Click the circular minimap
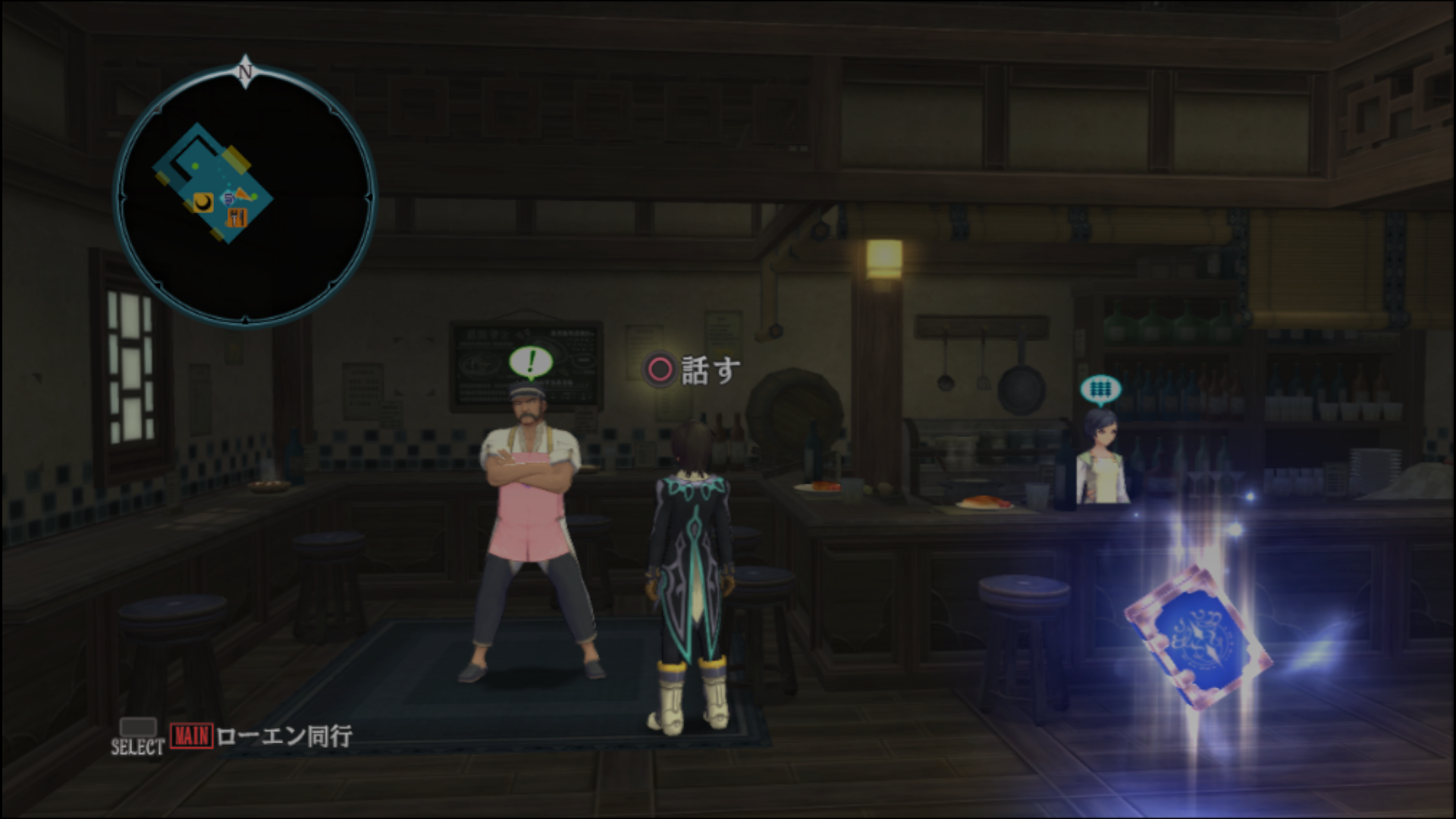Image resolution: width=1456 pixels, height=819 pixels. point(244,196)
